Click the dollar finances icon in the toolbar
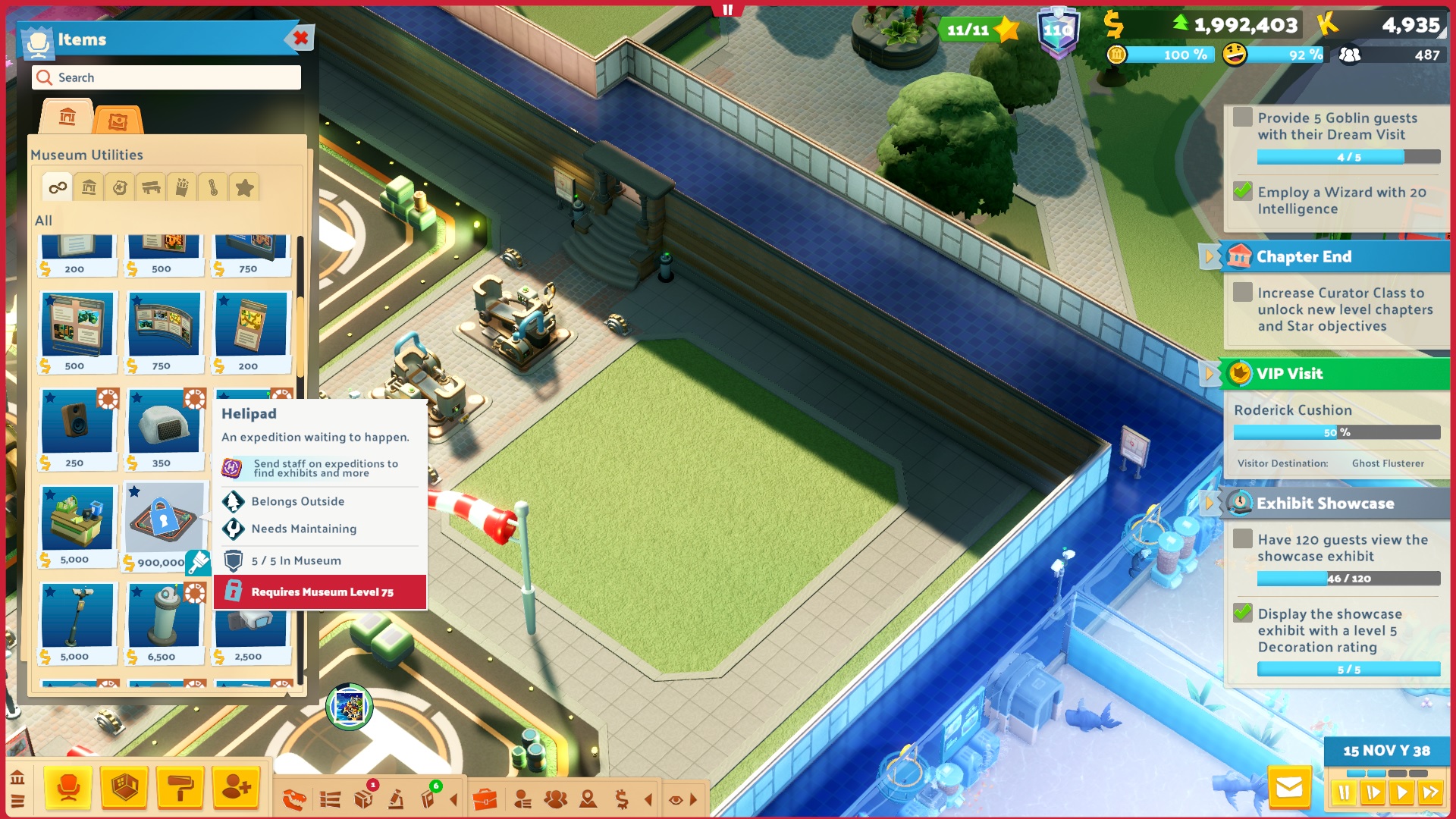Screen dimensions: 1456x819 tap(622, 797)
